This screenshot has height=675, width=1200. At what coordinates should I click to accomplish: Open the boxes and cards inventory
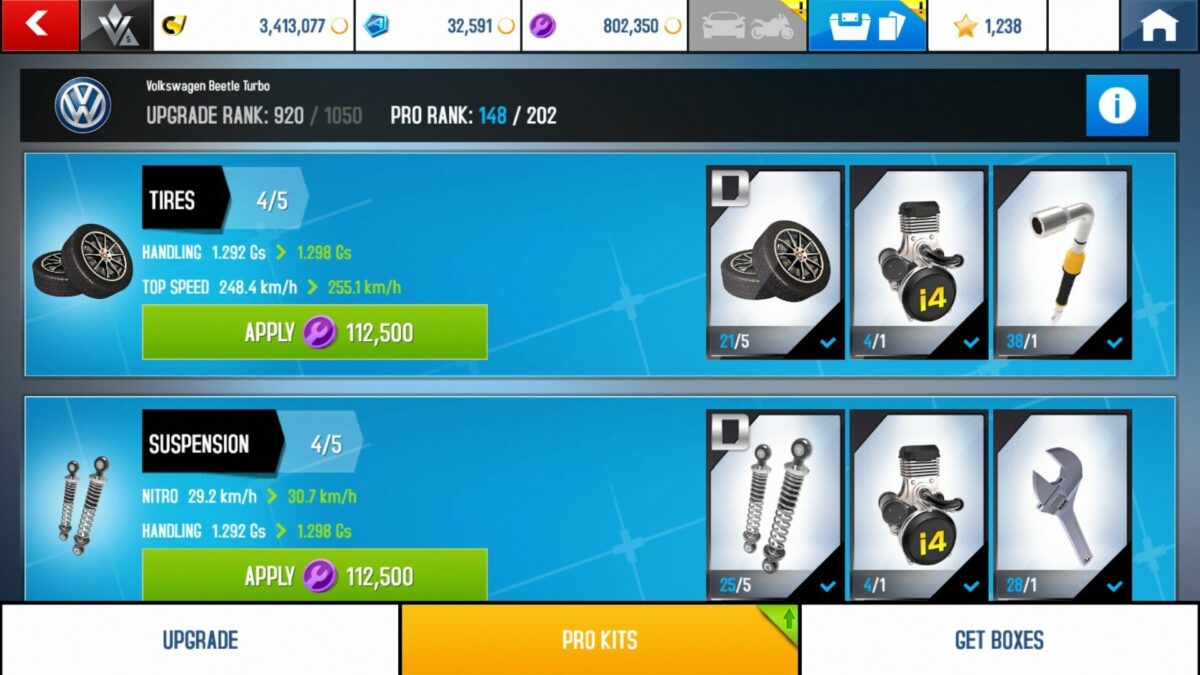point(867,25)
